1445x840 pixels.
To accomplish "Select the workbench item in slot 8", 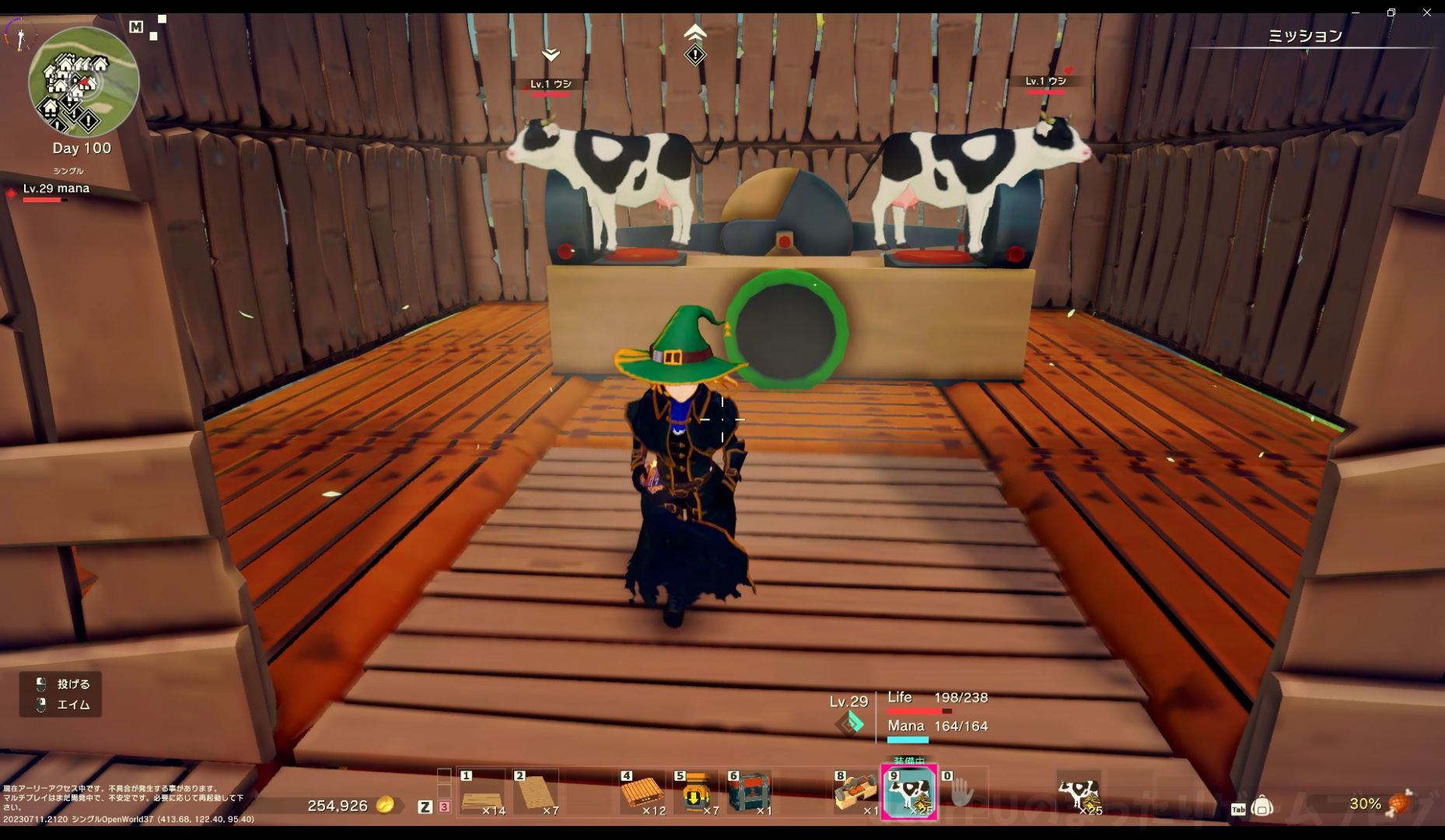I will (x=855, y=793).
